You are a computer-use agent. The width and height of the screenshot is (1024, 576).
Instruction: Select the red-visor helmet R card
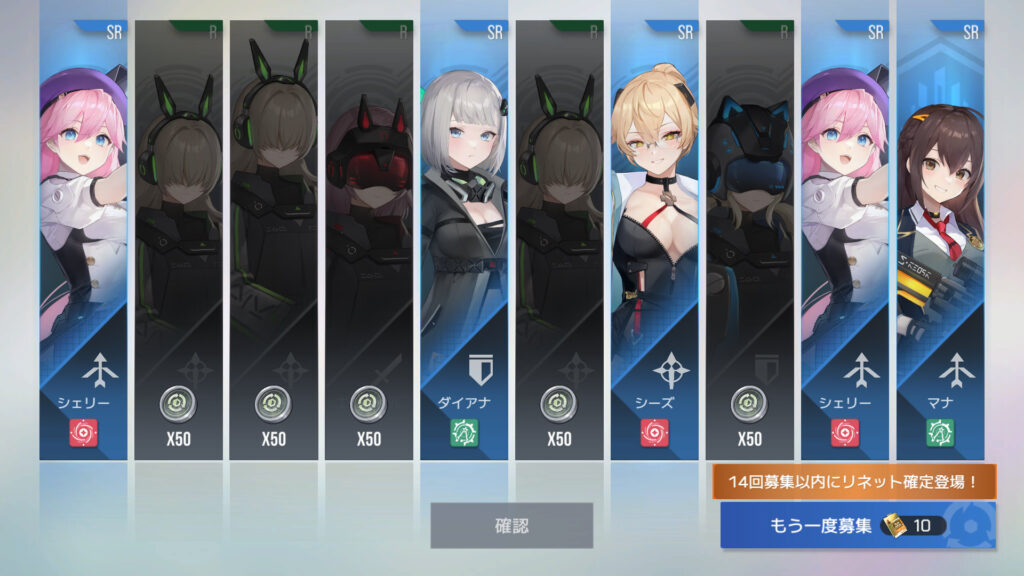[368, 240]
